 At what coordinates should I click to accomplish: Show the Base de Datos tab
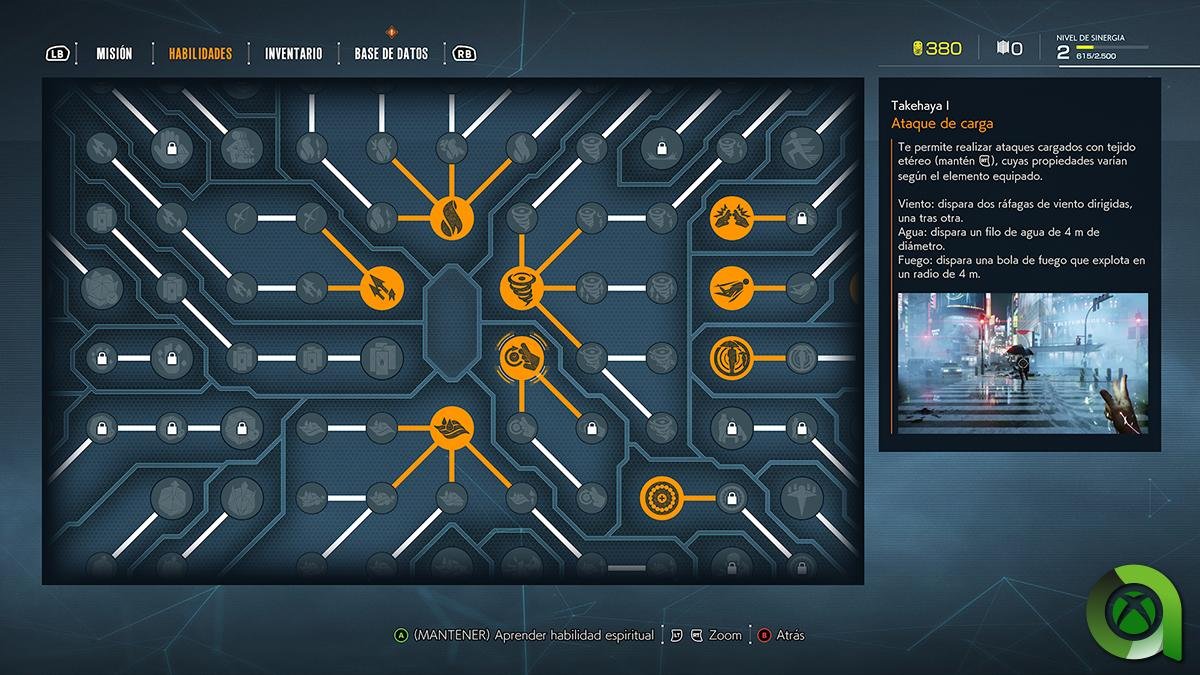(391, 54)
